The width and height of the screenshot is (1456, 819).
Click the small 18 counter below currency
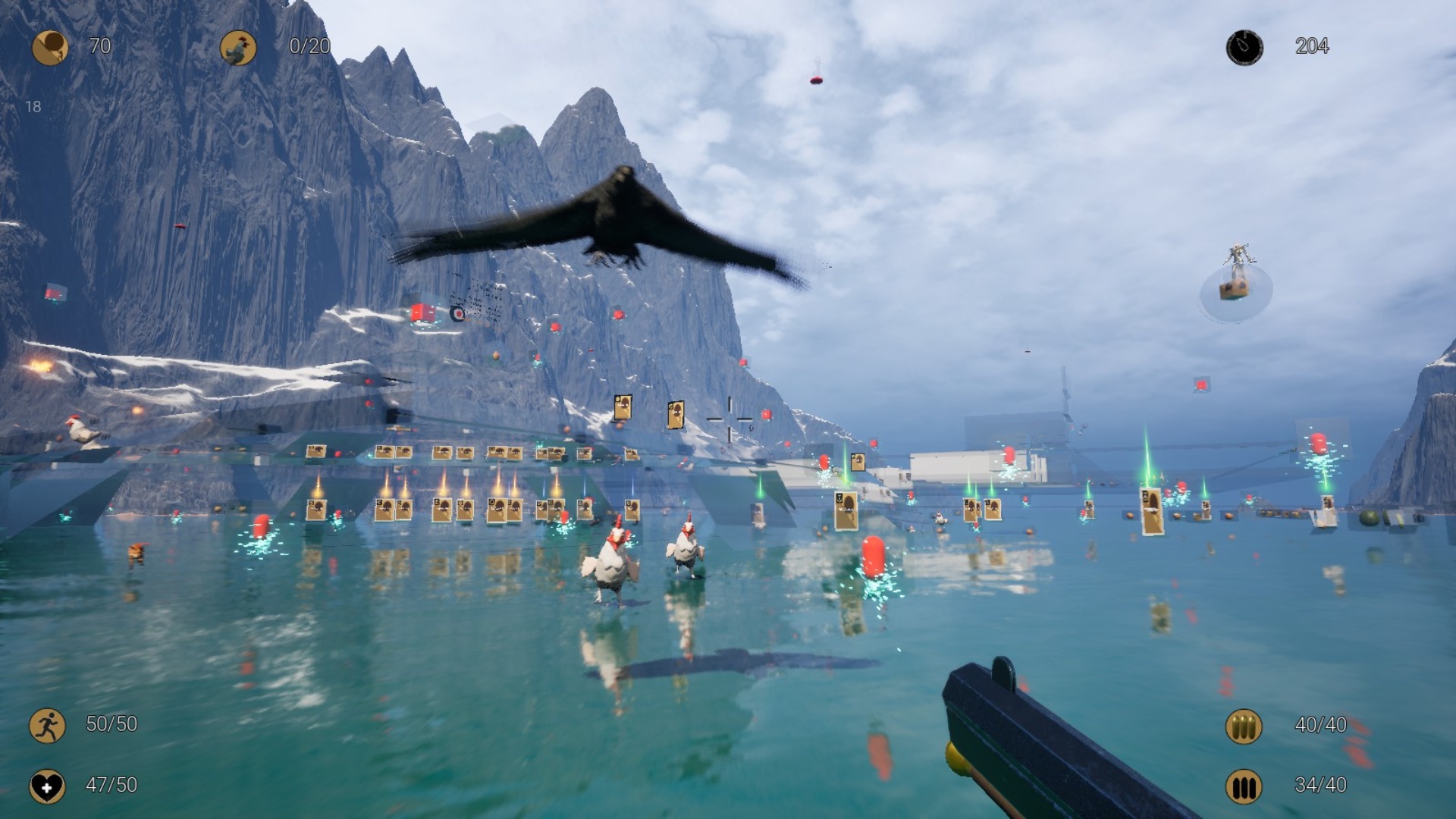33,106
